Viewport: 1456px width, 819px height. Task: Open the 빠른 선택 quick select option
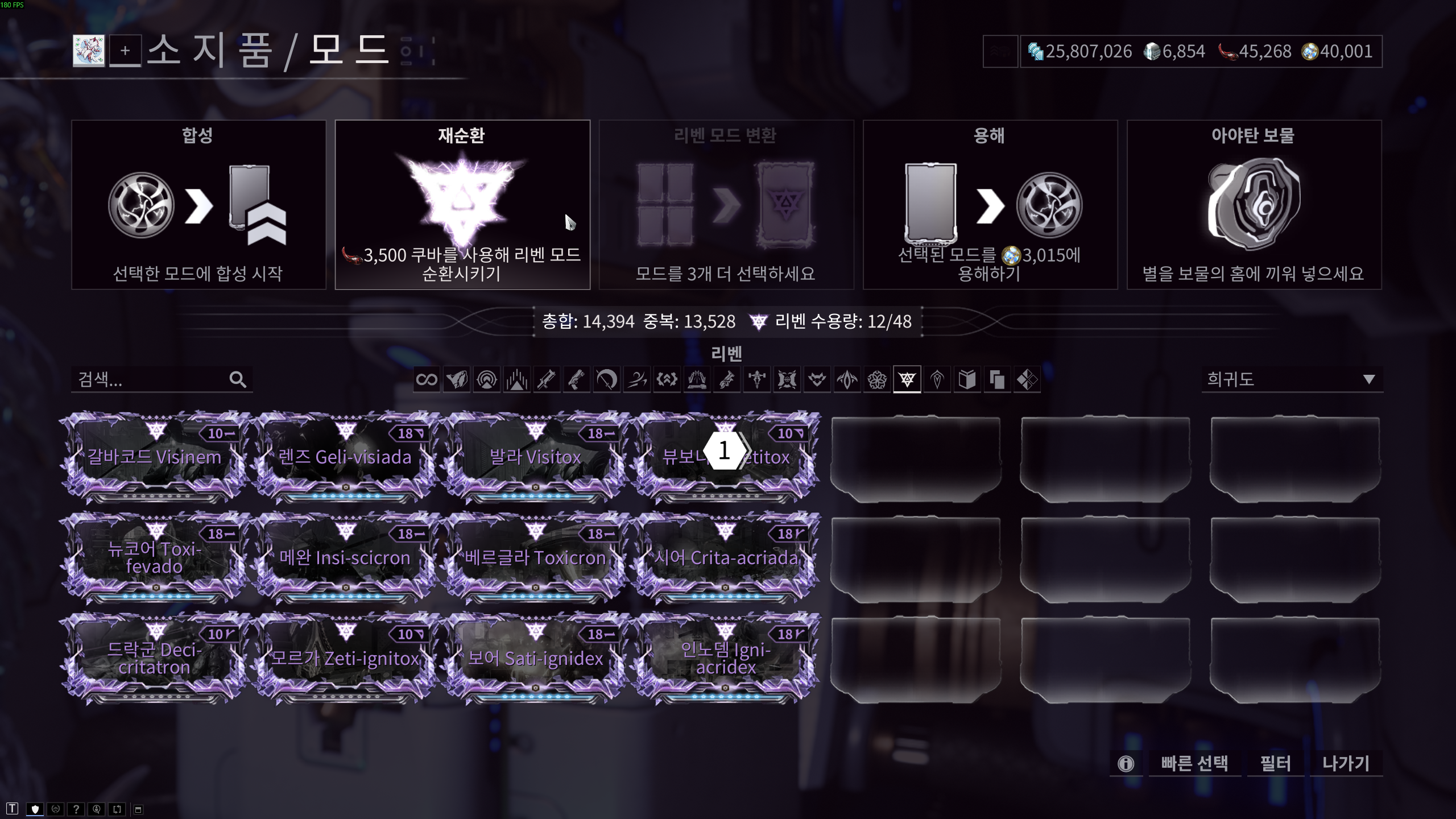pyautogui.click(x=1194, y=763)
